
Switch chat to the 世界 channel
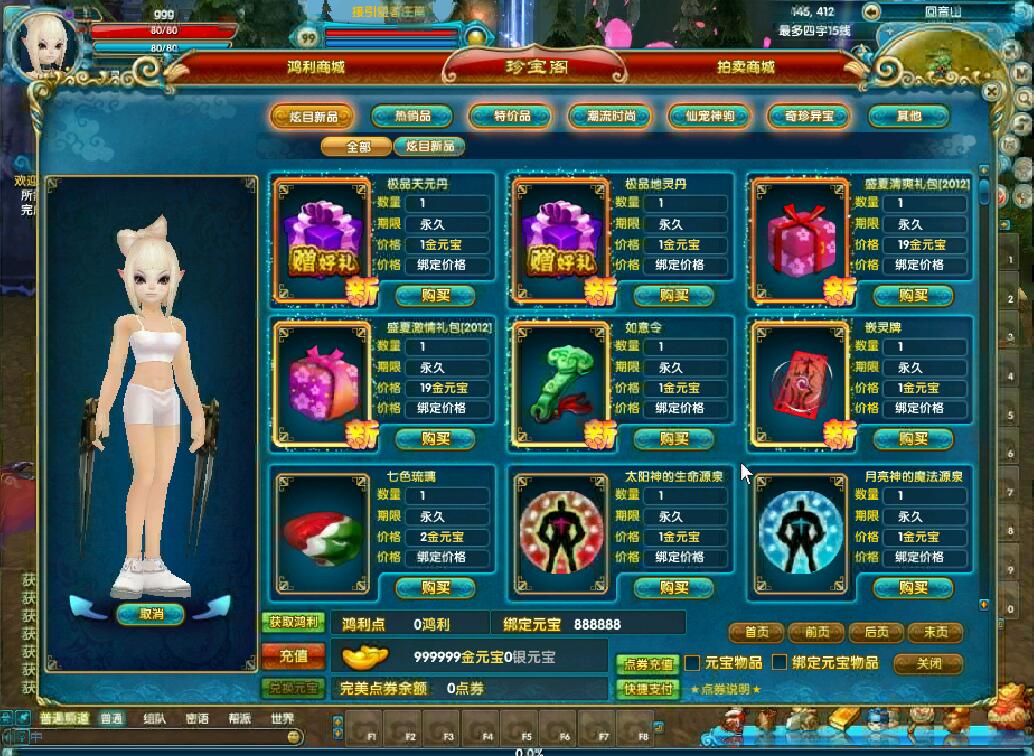tap(282, 718)
